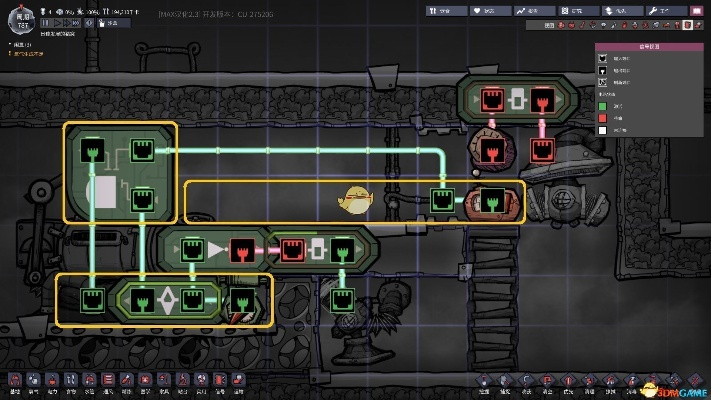Toggle the highlighted automation overlay icon

pyautogui.click(x=688, y=24)
